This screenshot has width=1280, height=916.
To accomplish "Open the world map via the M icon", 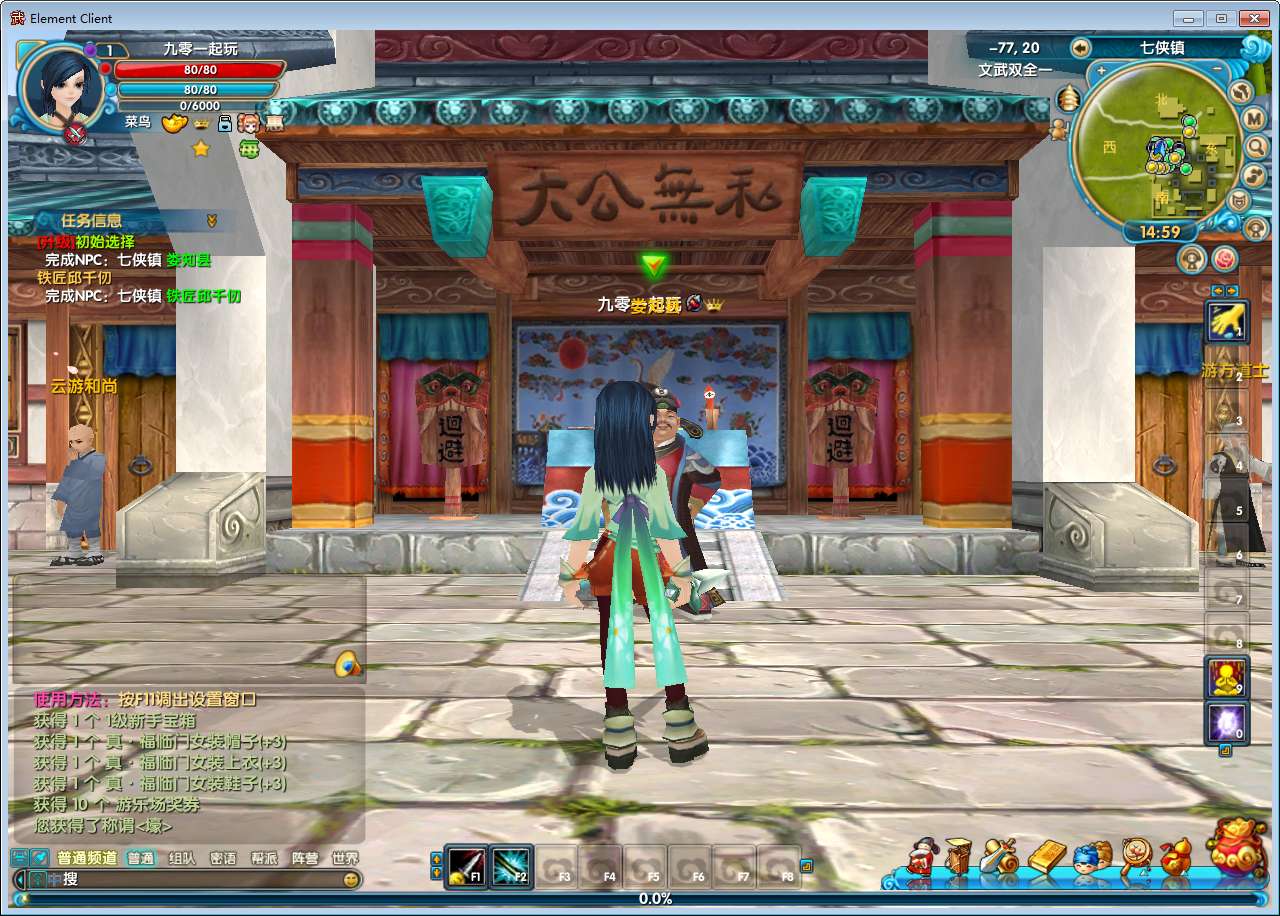I will click(x=1252, y=118).
